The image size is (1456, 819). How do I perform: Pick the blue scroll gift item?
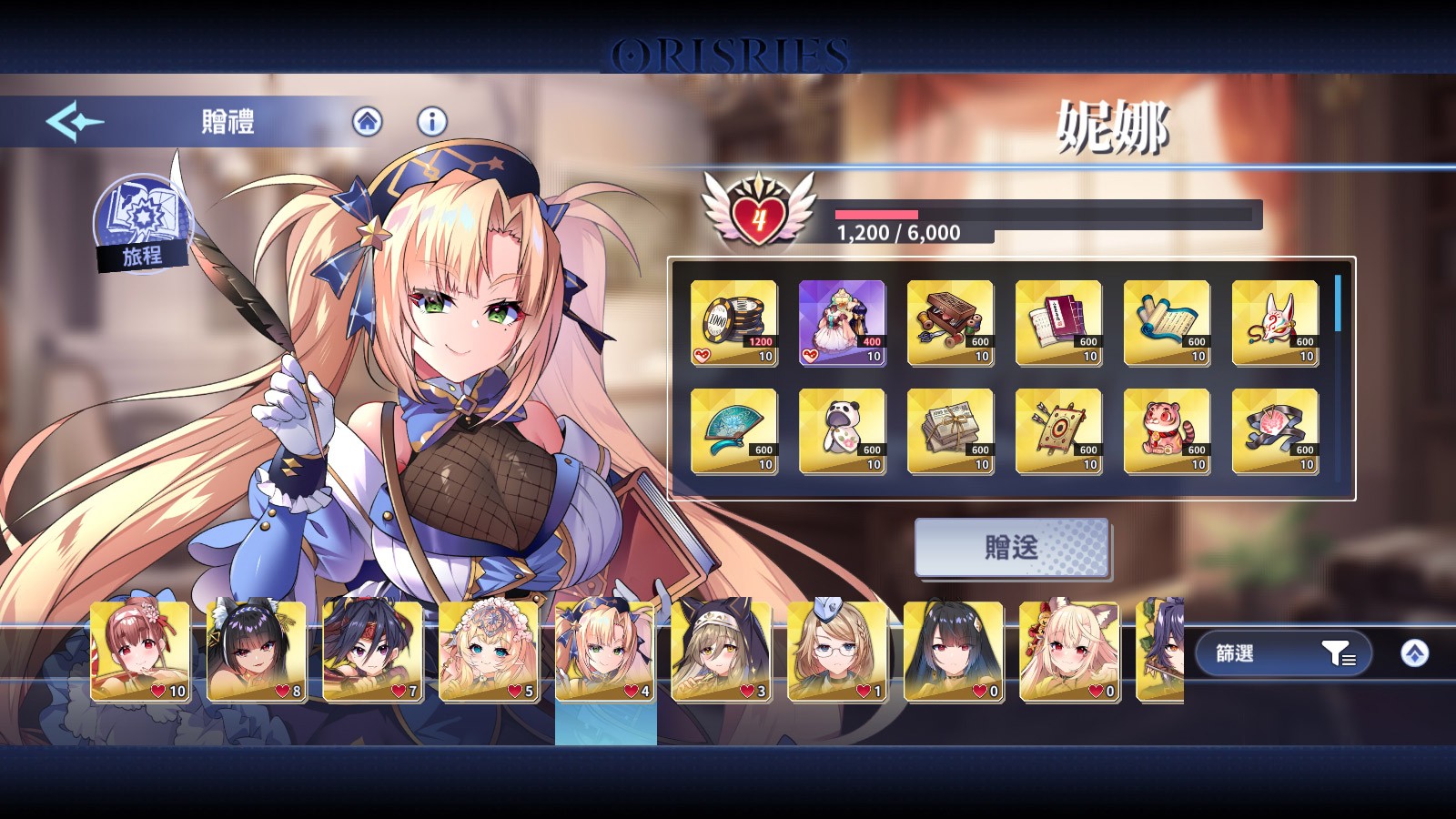click(x=1167, y=323)
